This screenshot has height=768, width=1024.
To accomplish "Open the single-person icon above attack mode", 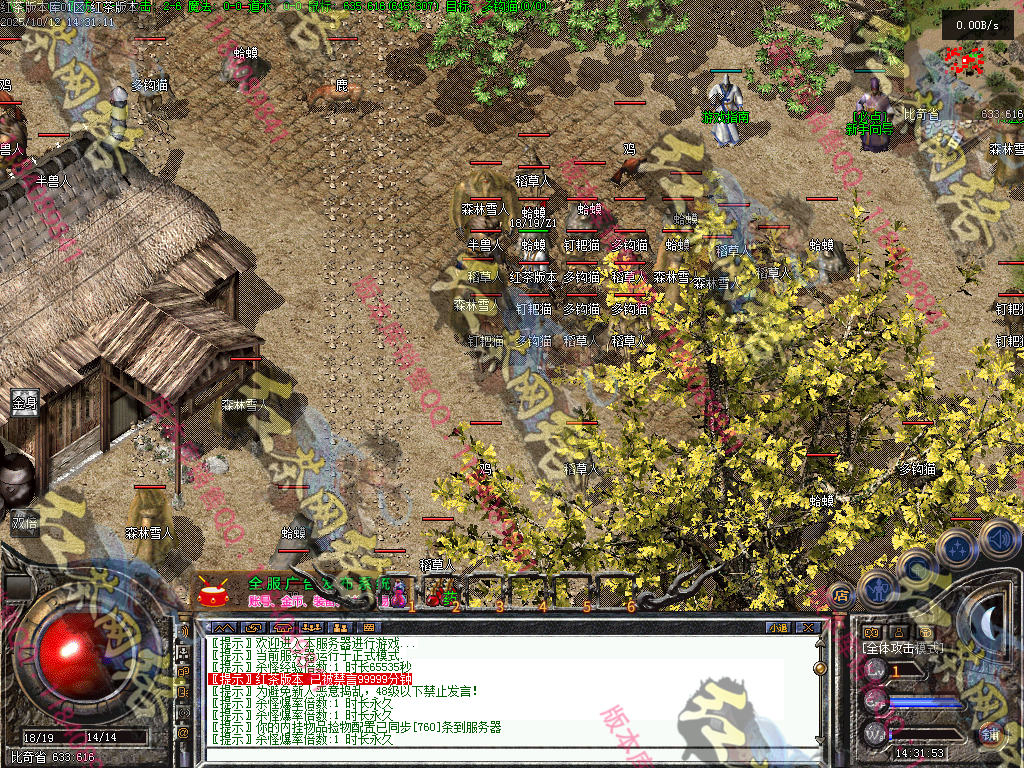I will click(897, 632).
